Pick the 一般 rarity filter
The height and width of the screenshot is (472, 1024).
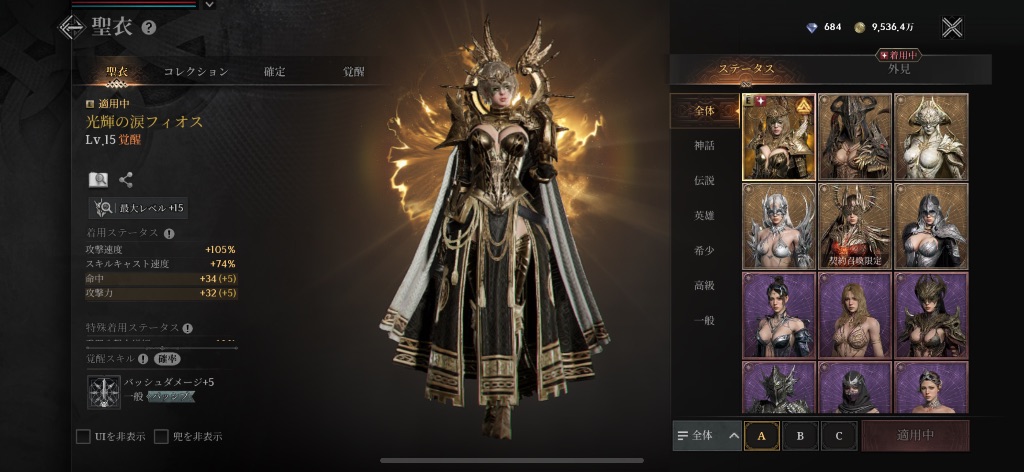(705, 320)
